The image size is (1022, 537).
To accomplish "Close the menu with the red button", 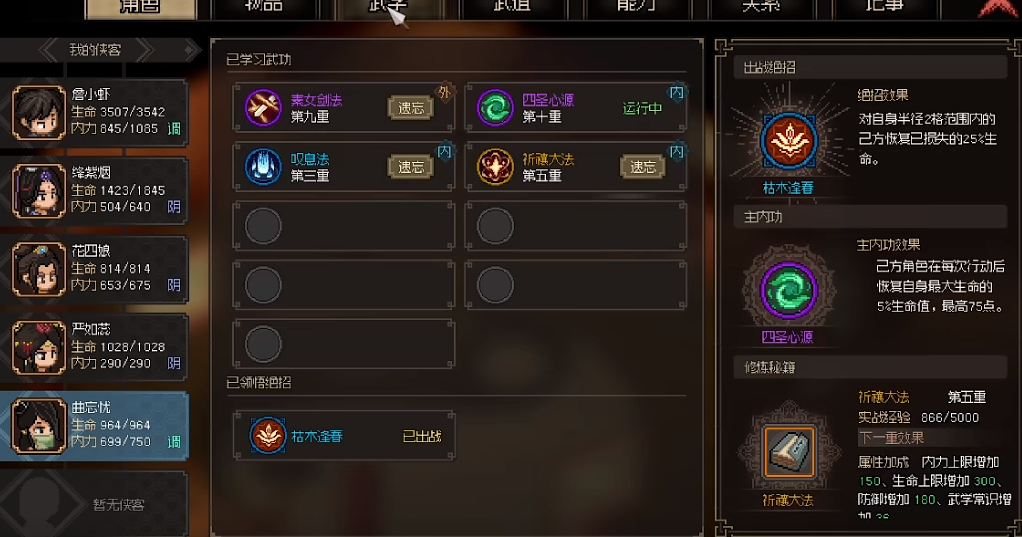I will pyautogui.click(x=996, y=8).
